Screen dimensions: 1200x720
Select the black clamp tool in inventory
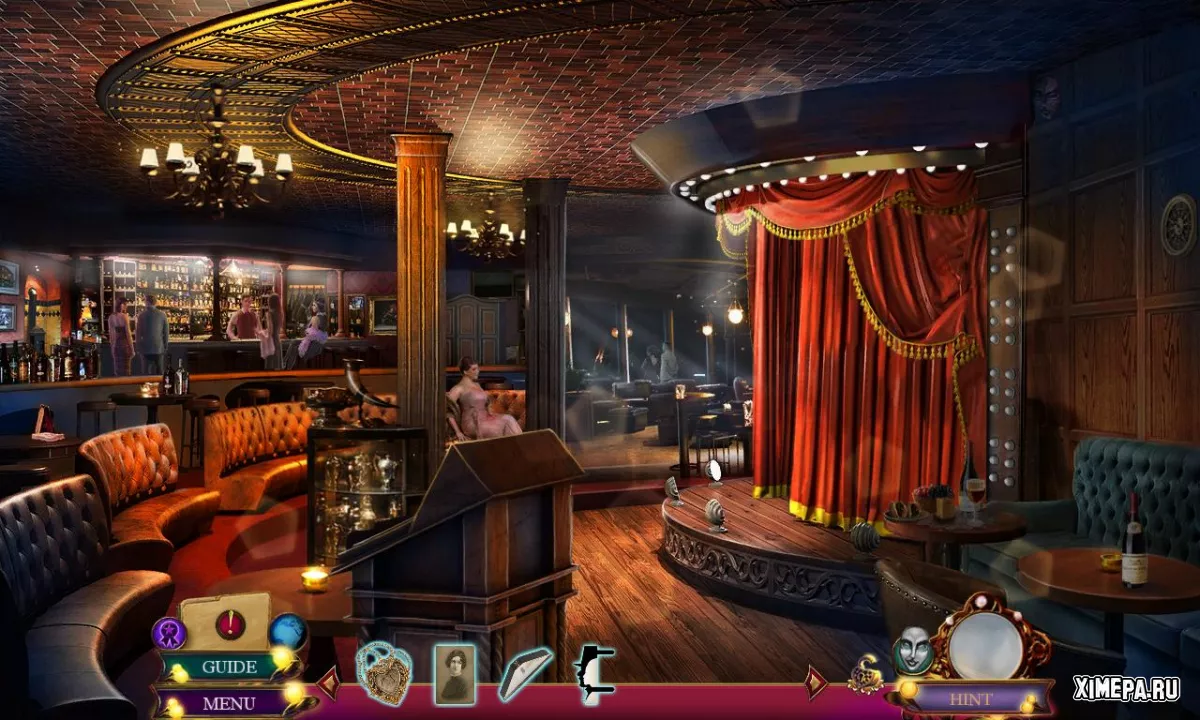tap(594, 673)
